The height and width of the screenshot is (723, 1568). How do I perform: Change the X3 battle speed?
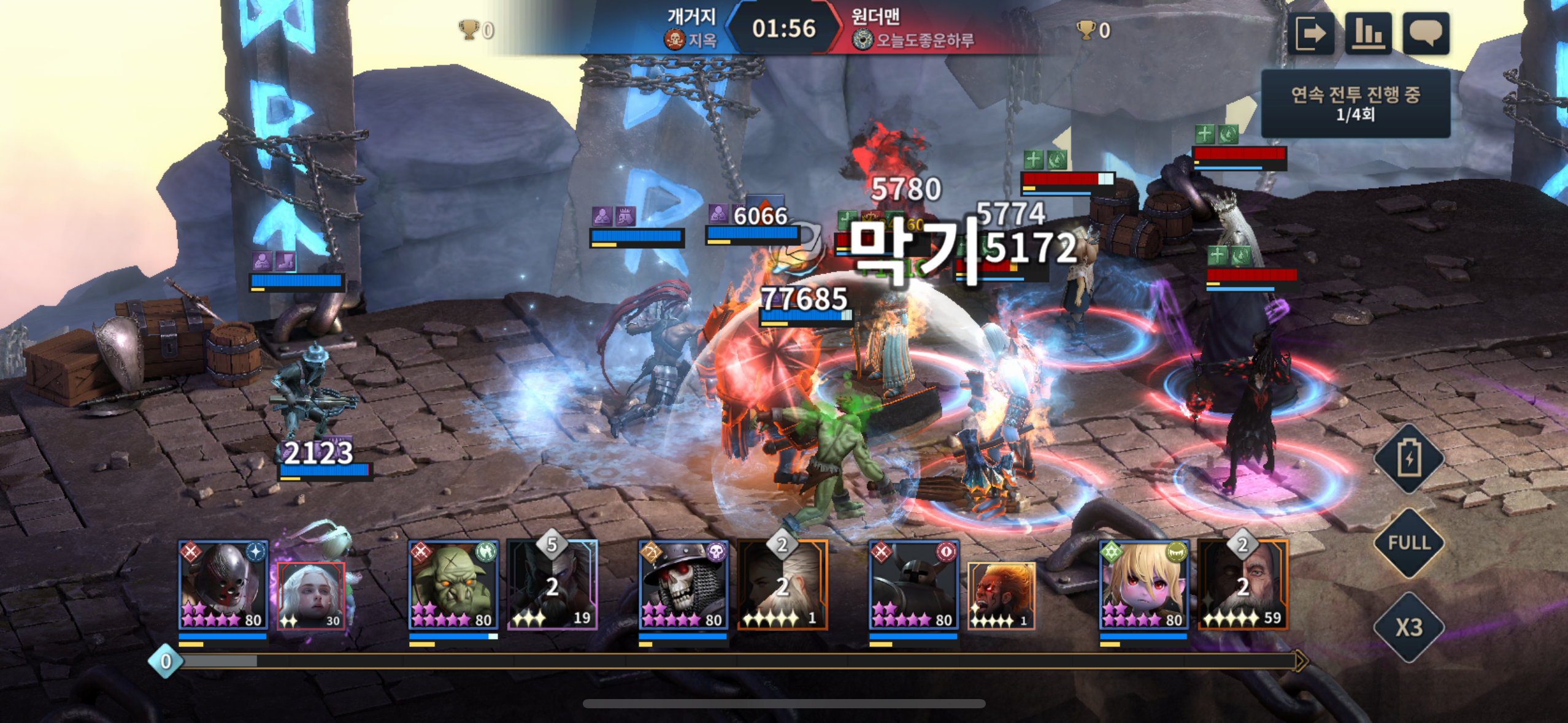tap(1409, 627)
